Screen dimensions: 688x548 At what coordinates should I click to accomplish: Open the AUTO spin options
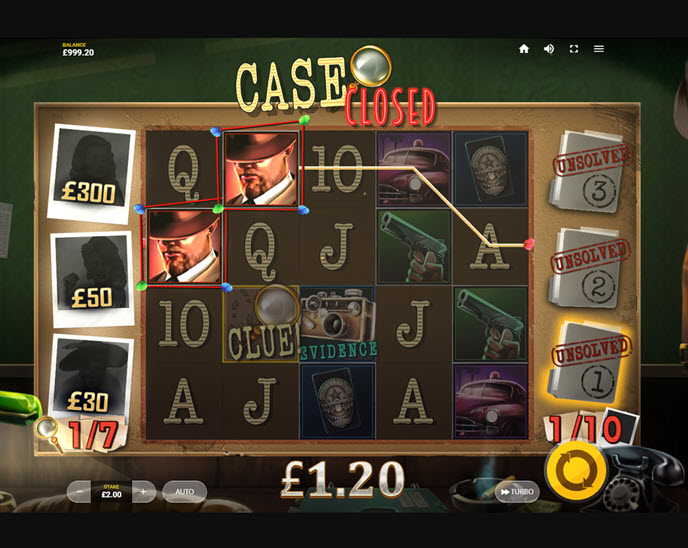coord(185,492)
